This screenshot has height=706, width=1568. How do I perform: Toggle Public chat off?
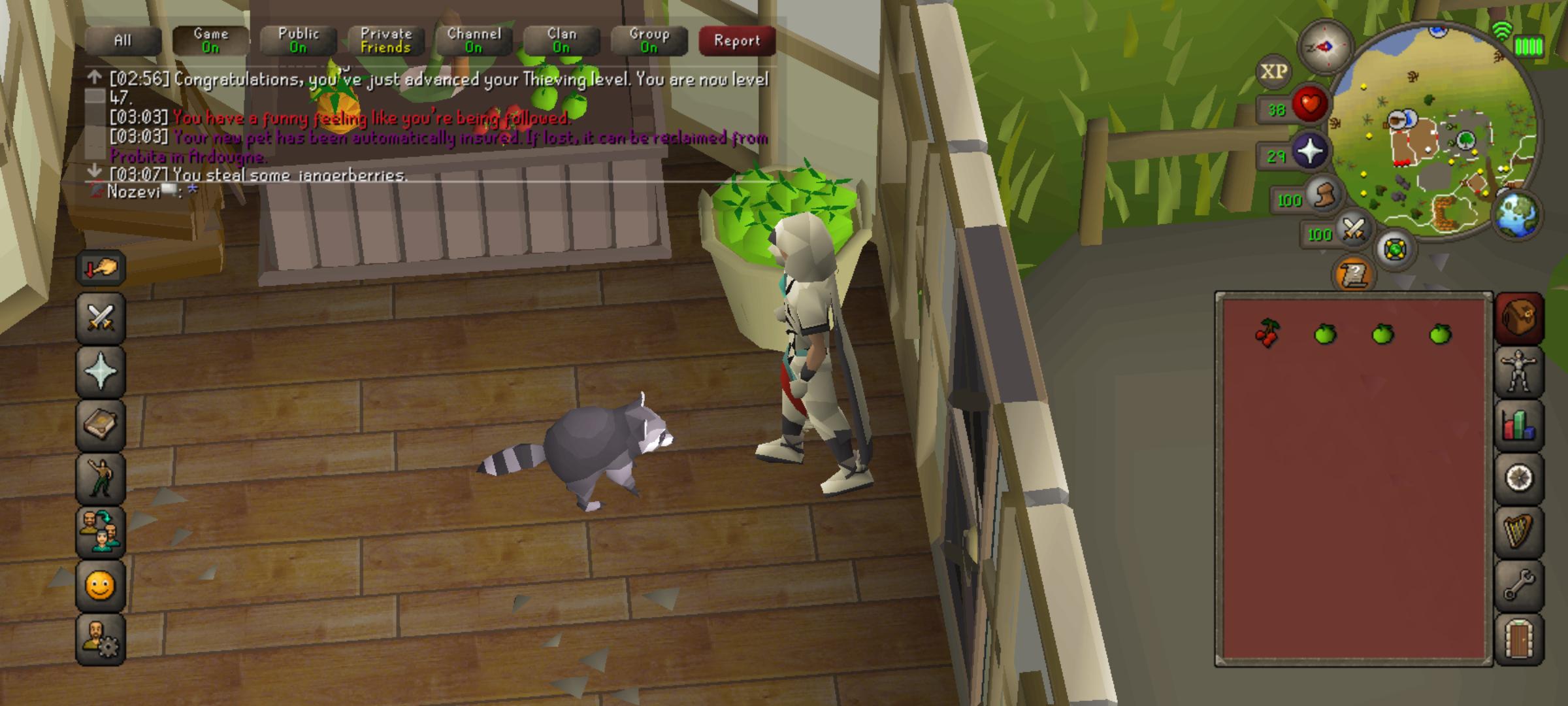tap(298, 39)
